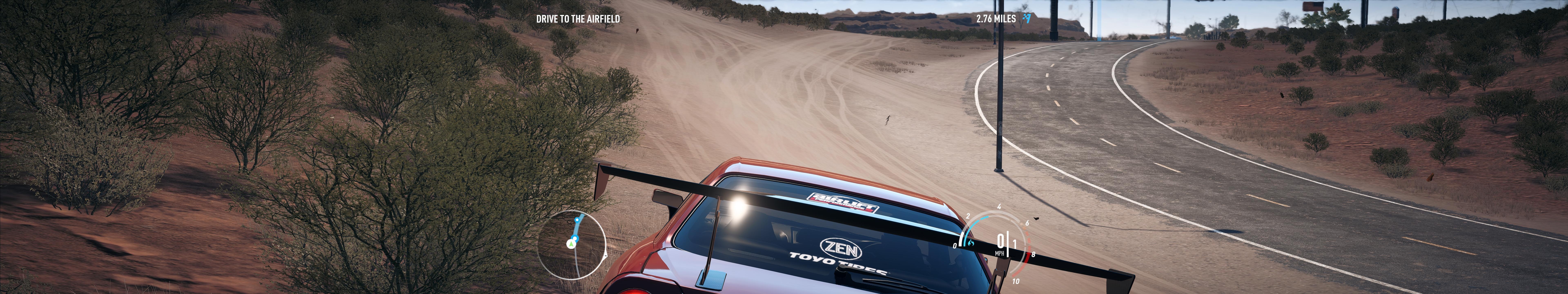Open the circular minimap

click(x=571, y=245)
